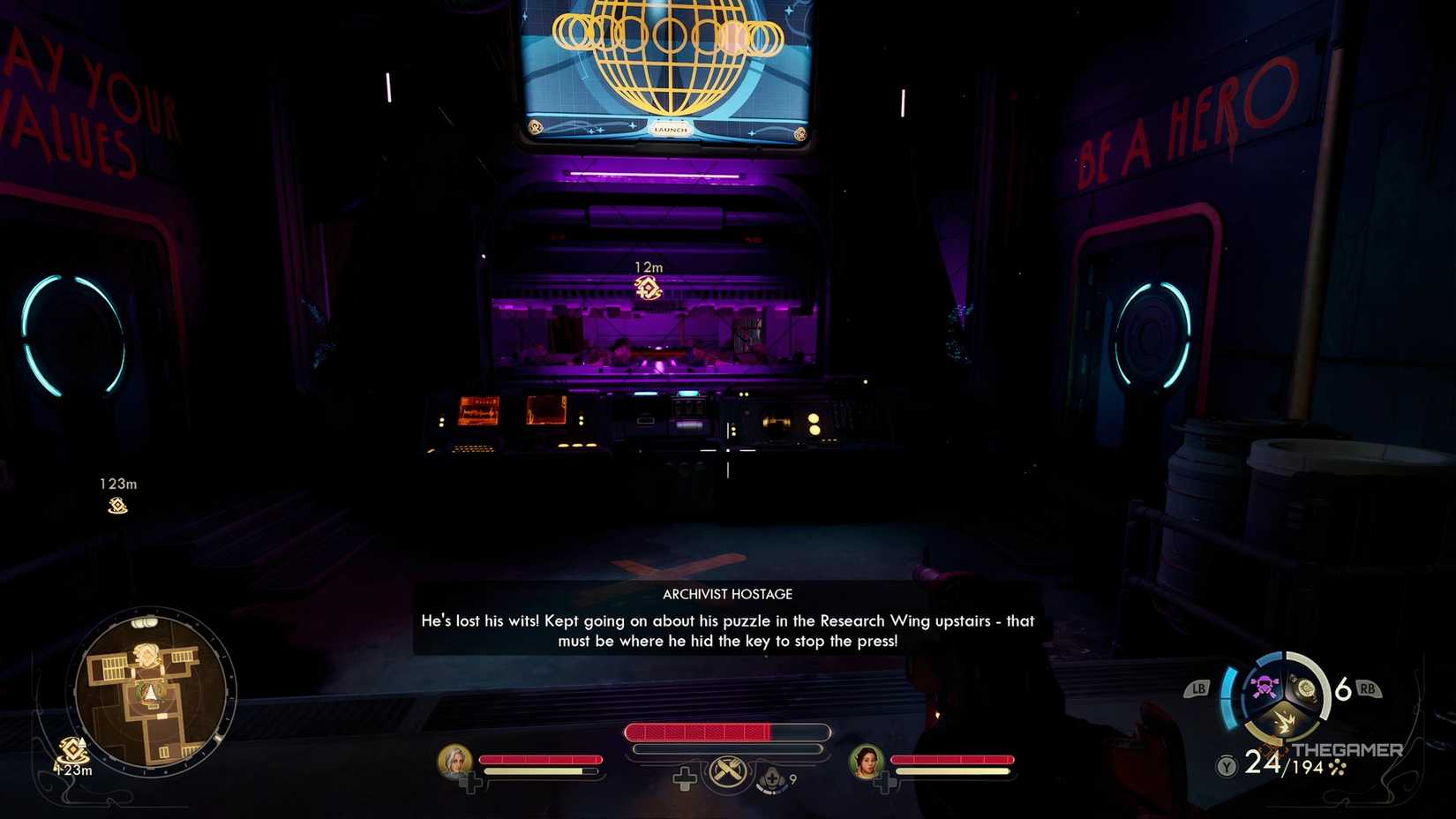Click the ammo reserve icon beside 24/194
Screen dimensions: 1456x819
tap(1336, 768)
